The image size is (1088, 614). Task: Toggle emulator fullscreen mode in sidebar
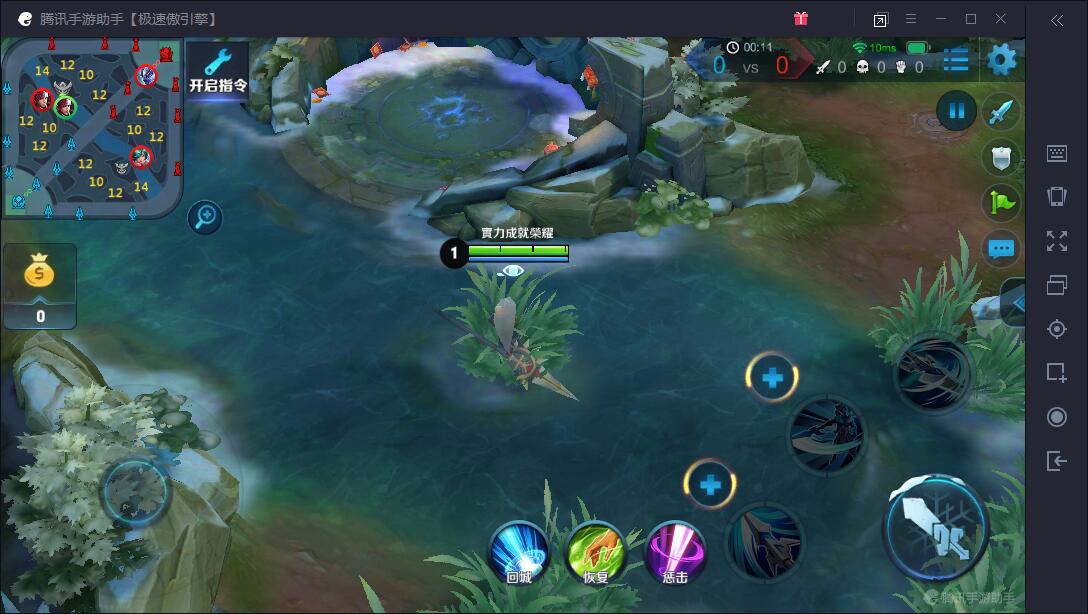(1057, 241)
